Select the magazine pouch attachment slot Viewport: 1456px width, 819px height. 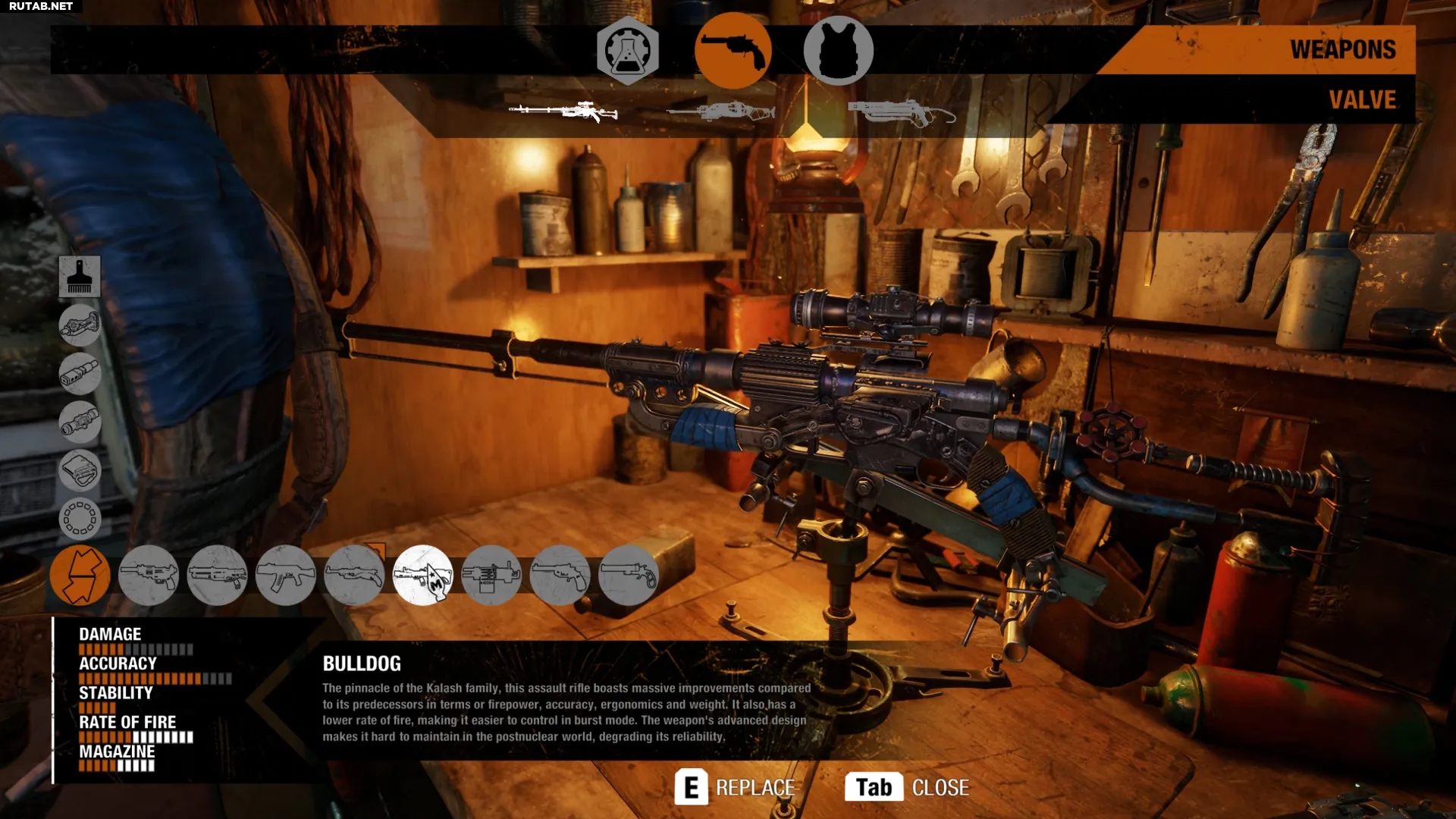[80, 471]
